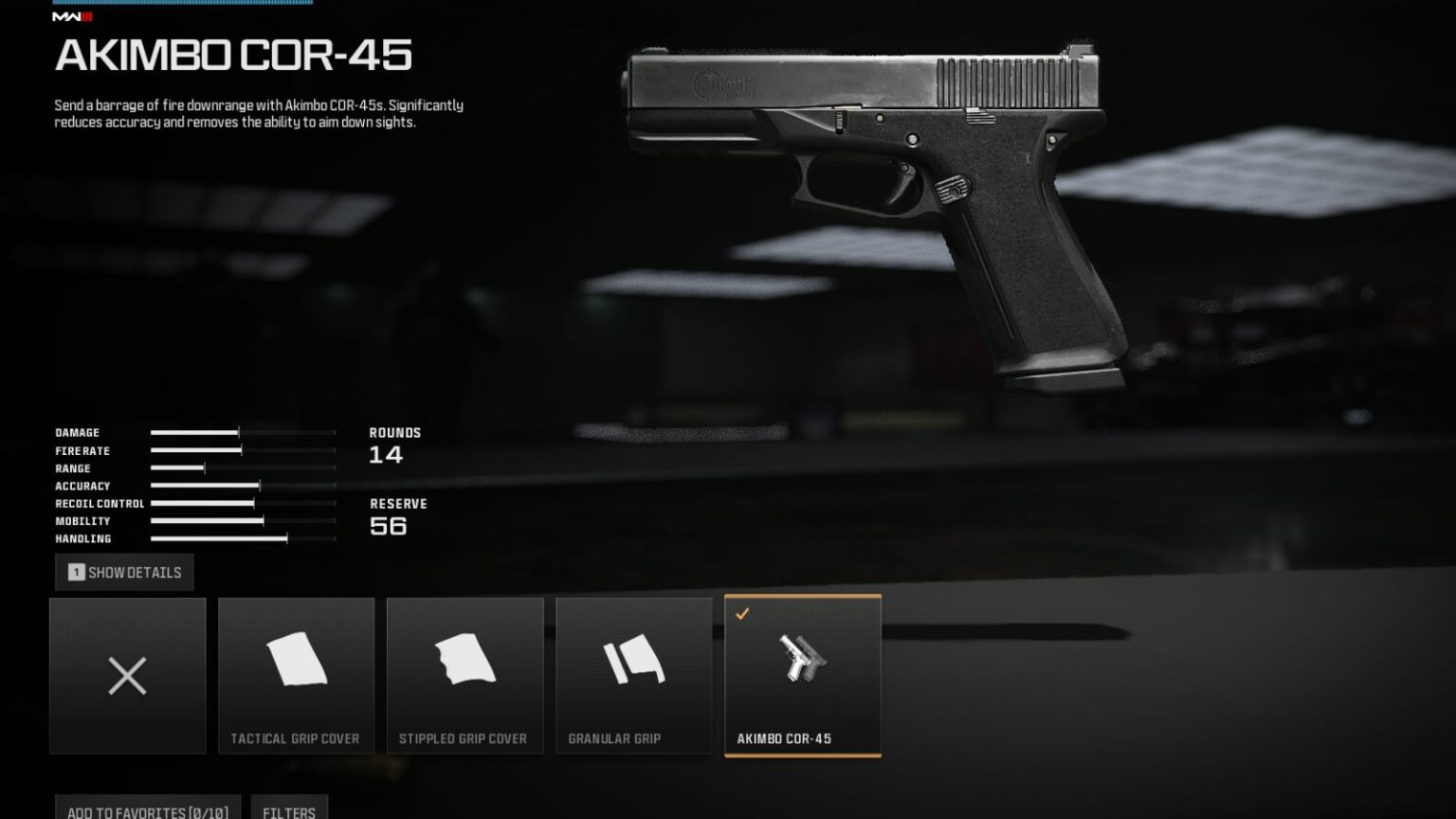Open the Filters options
The image size is (1456, 819).
tap(289, 811)
